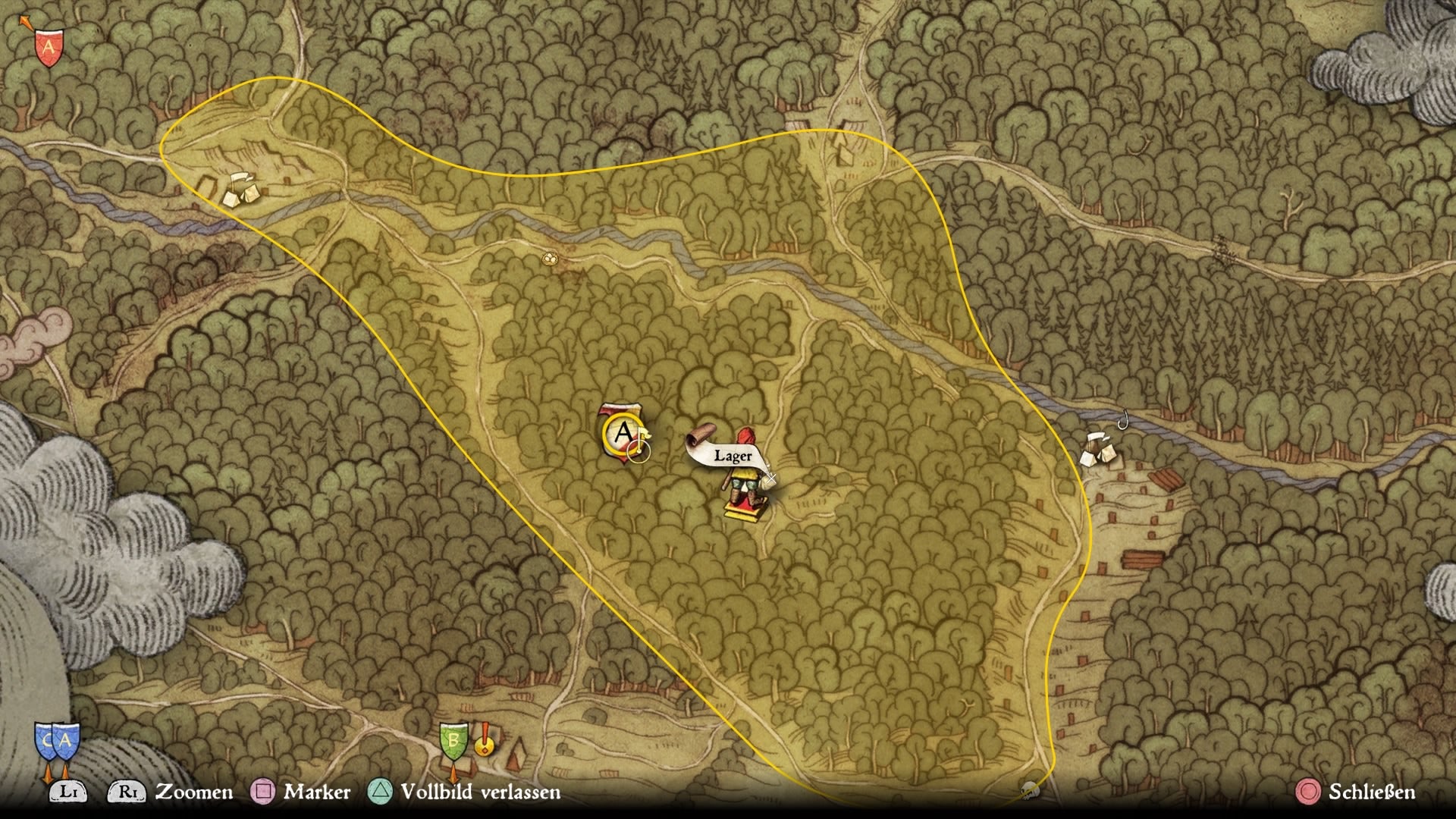Click the fishing hook map icon
Screen dimensions: 1456x819
click(1124, 419)
